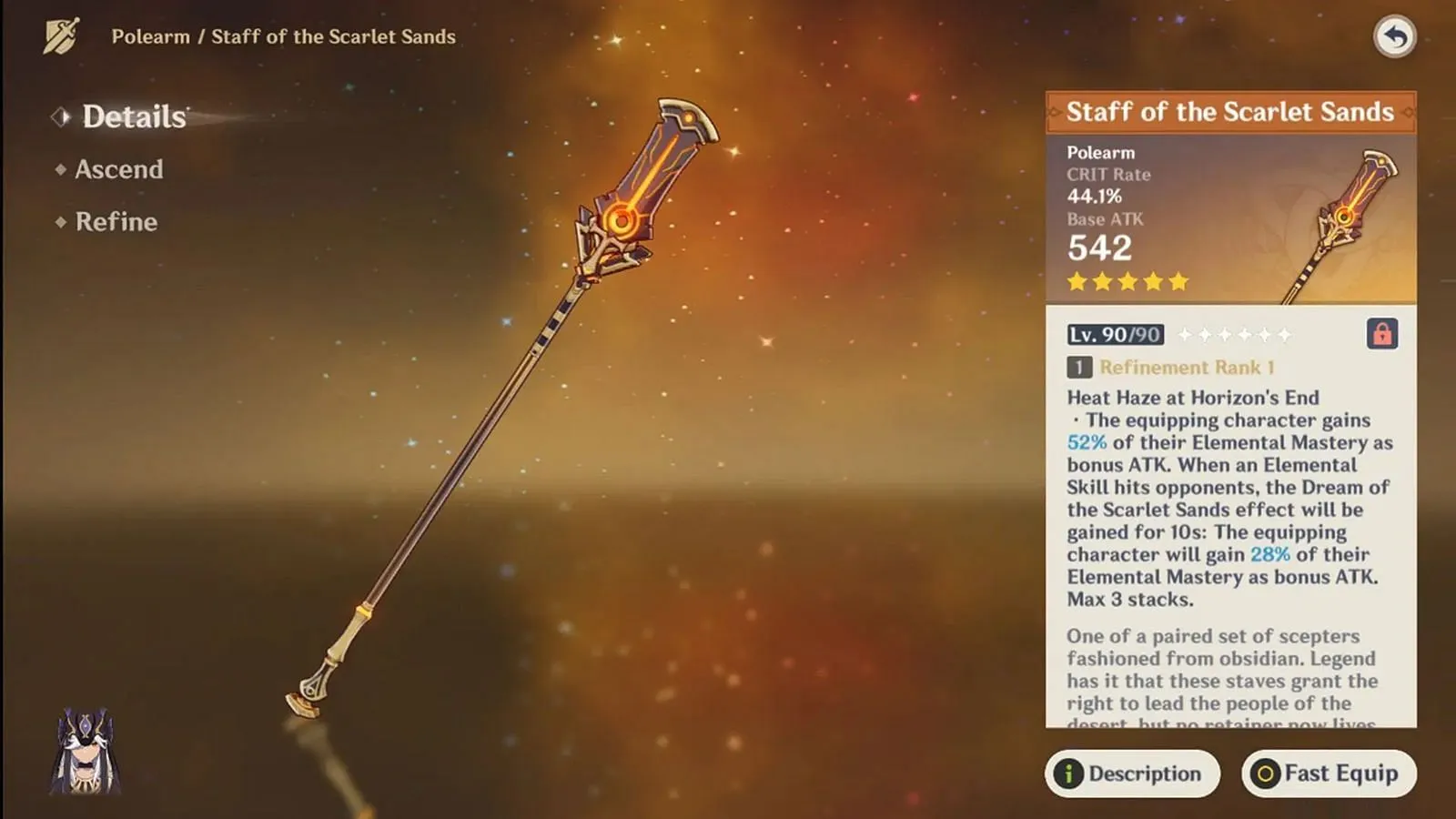Image resolution: width=1456 pixels, height=819 pixels.
Task: Click the back arrow button
Action: pos(1394,37)
